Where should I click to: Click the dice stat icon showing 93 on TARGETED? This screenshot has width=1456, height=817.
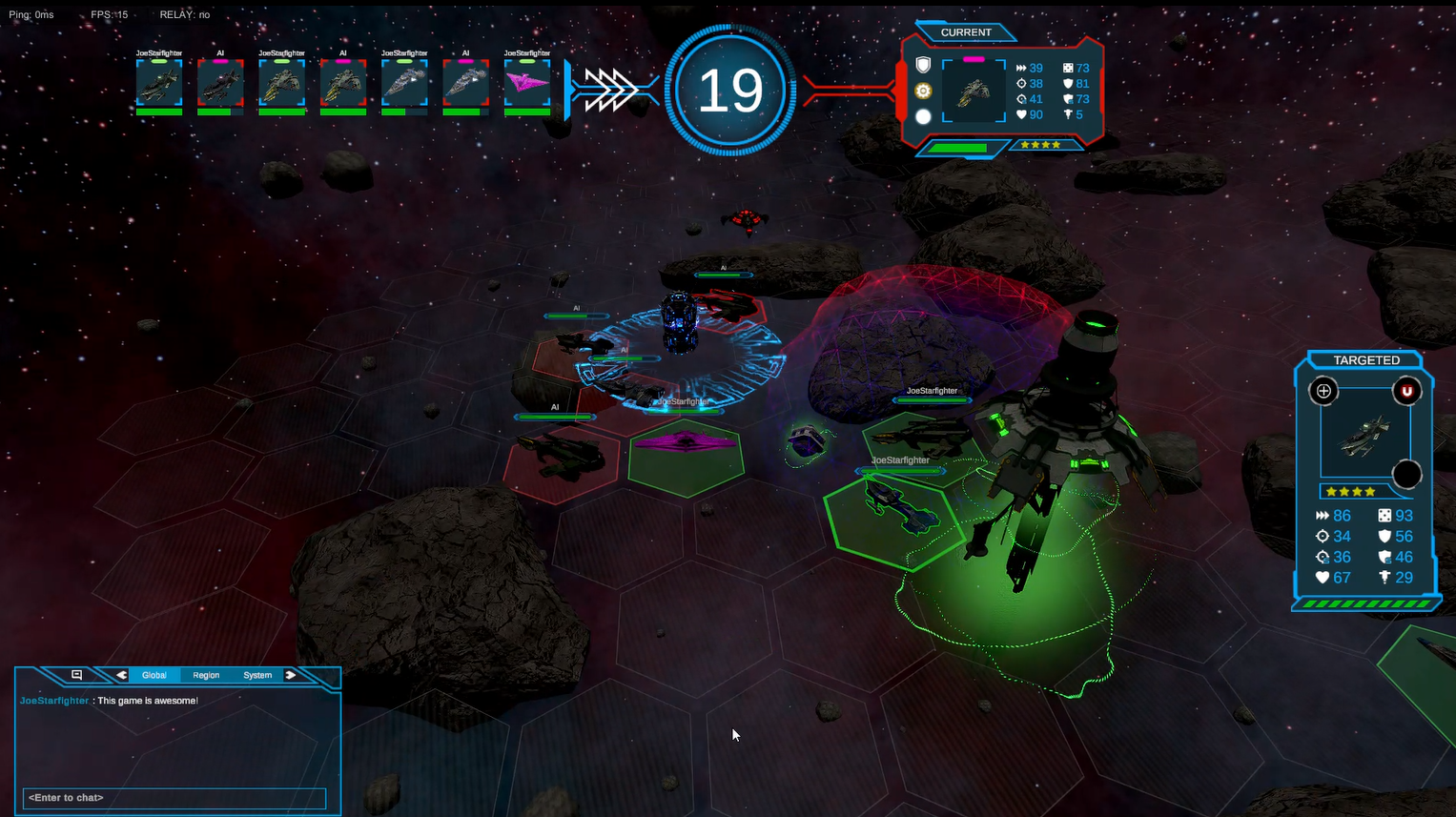pos(1384,515)
